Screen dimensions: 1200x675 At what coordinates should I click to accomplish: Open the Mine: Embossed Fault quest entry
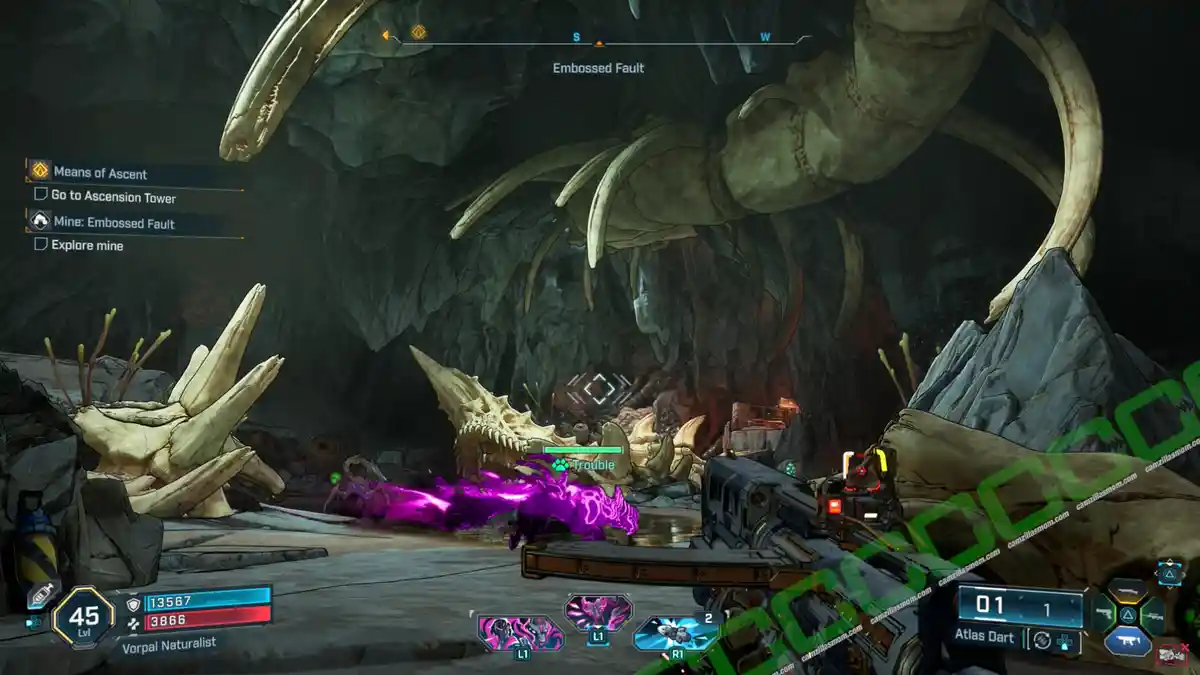(x=113, y=223)
